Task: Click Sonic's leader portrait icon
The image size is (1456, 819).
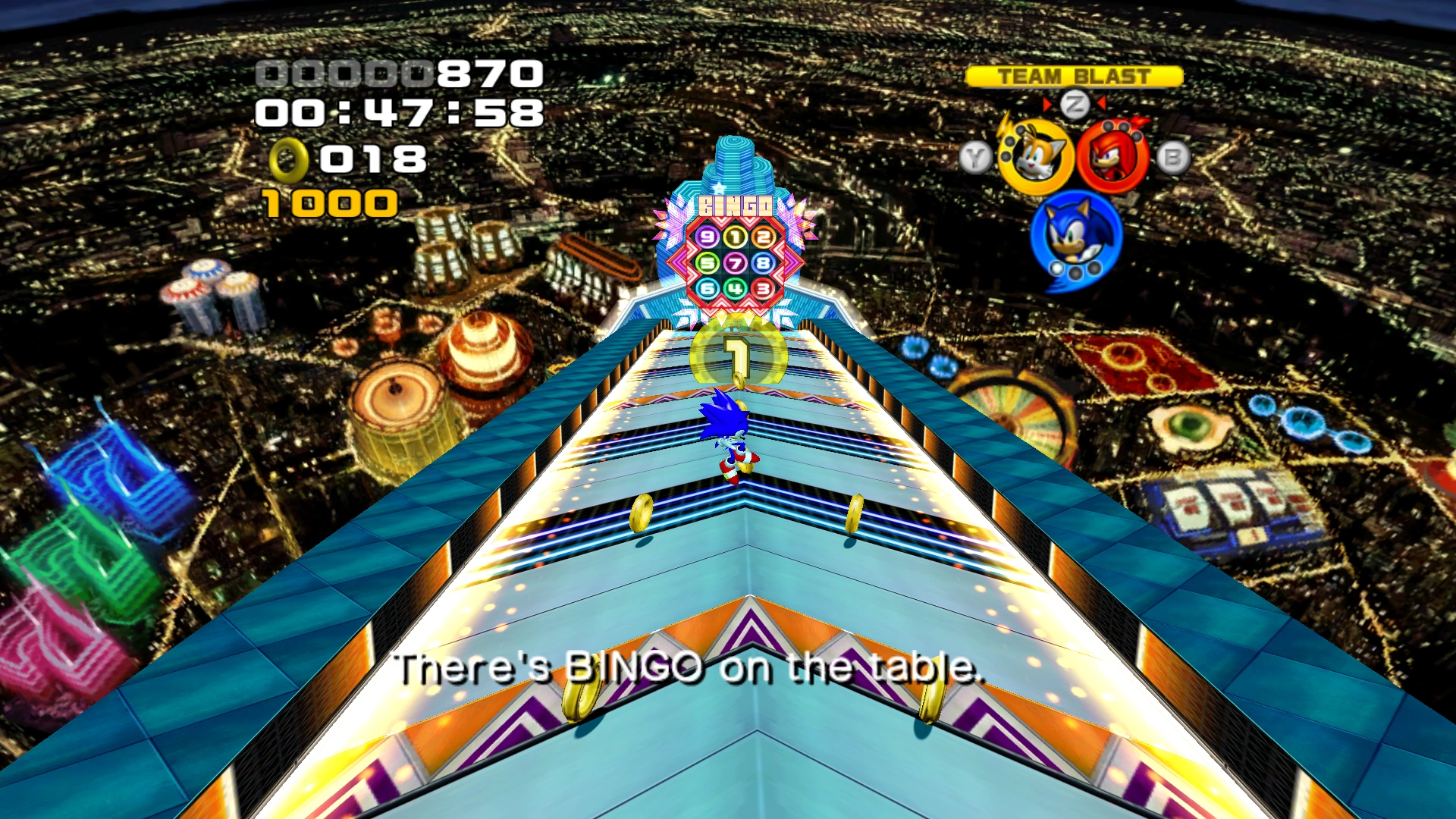Action: [1075, 234]
